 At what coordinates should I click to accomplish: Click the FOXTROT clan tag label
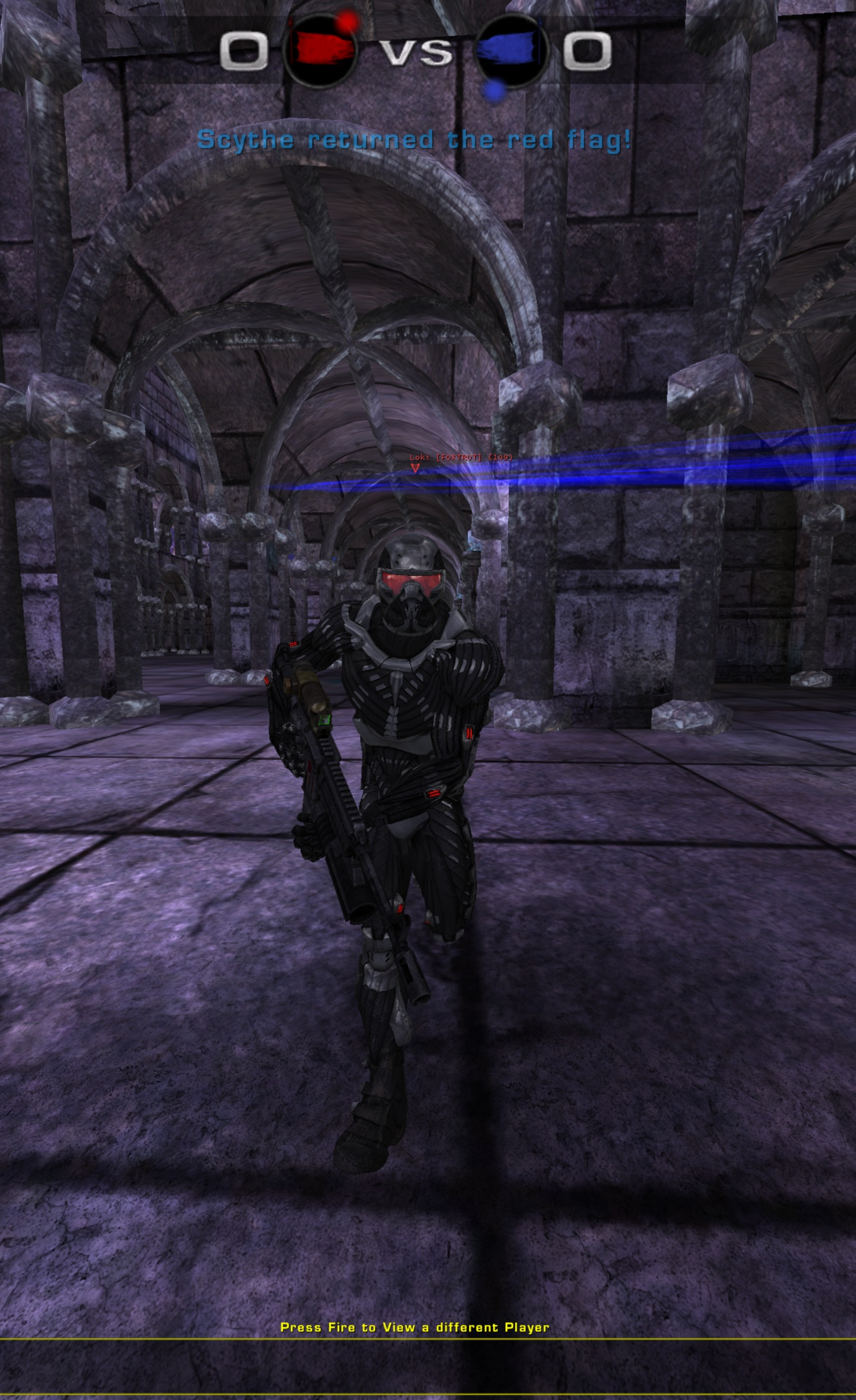point(459,458)
